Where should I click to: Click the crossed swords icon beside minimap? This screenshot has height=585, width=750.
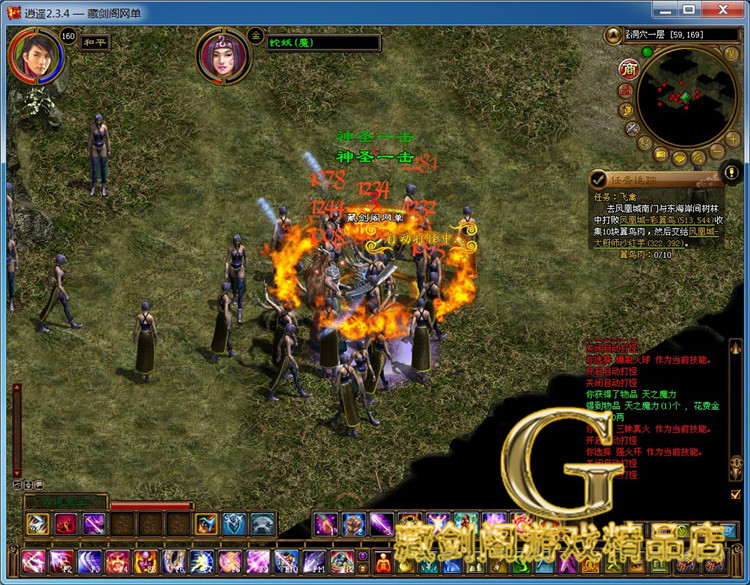click(632, 129)
